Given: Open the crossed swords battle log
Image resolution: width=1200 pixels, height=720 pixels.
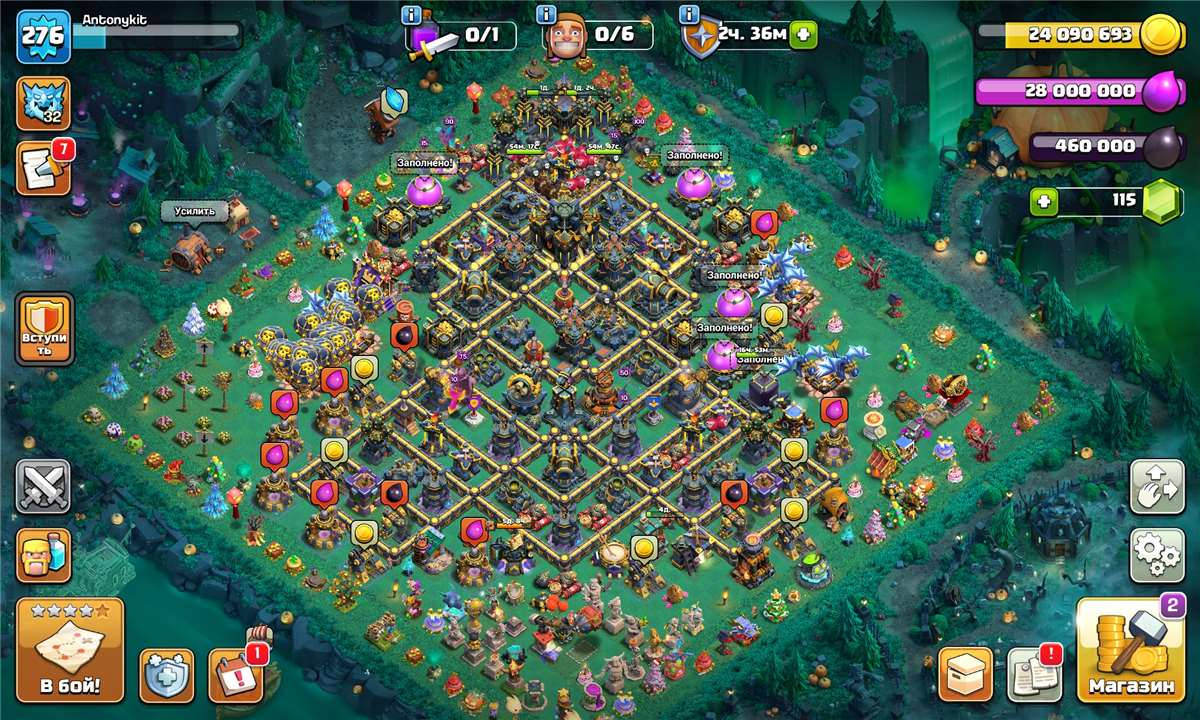Looking at the screenshot, I should pyautogui.click(x=43, y=487).
